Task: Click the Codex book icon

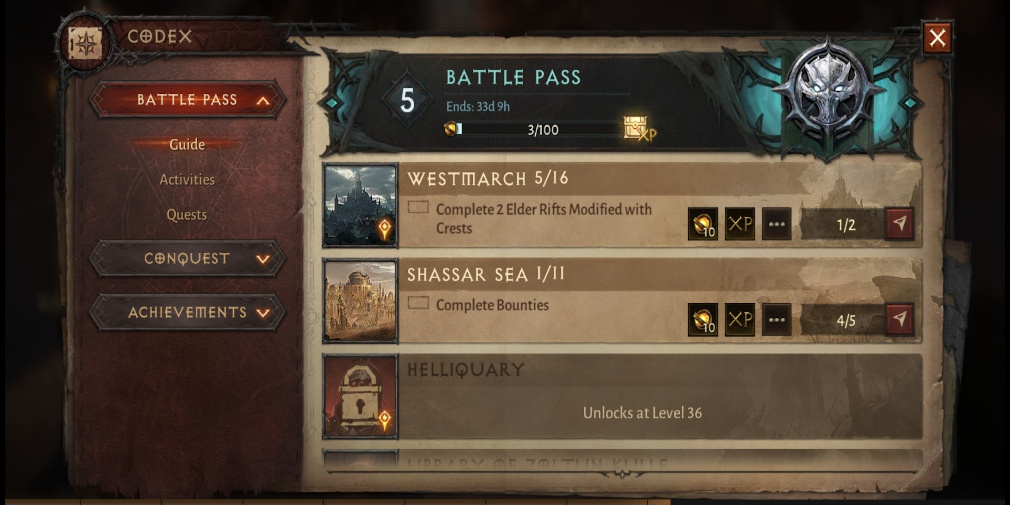Action: (x=83, y=41)
